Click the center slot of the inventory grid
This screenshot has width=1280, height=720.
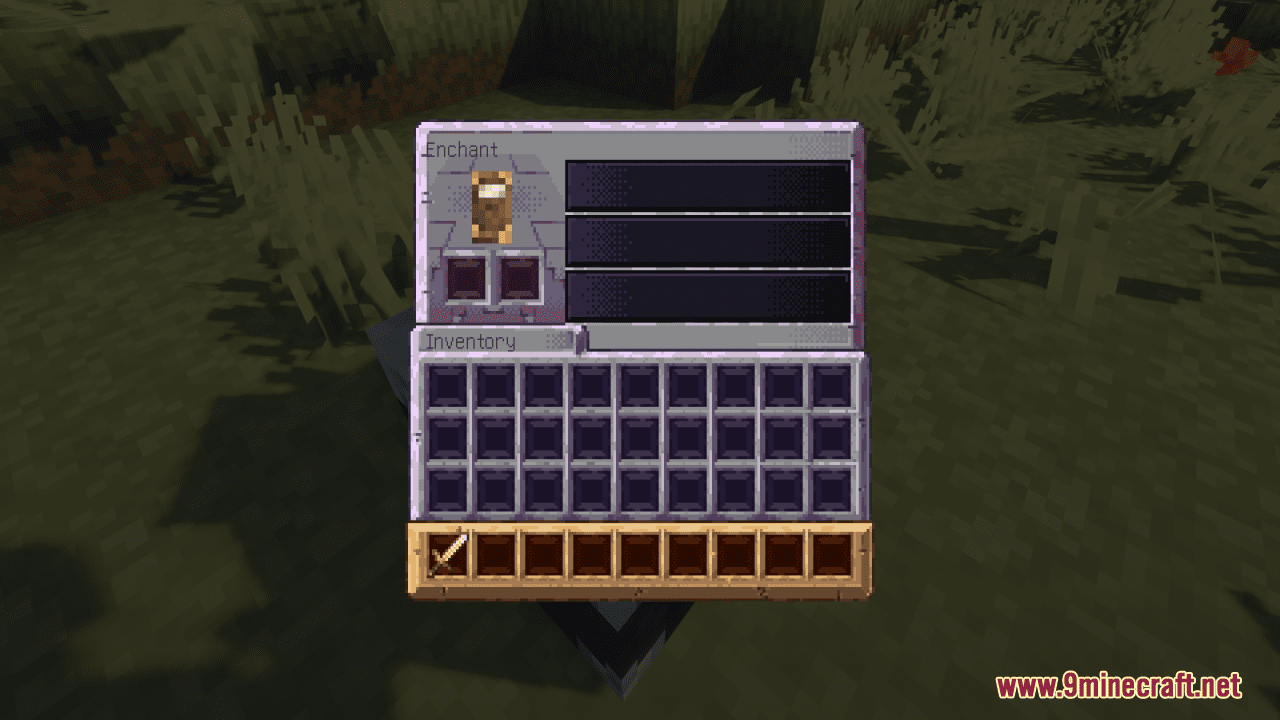click(642, 438)
